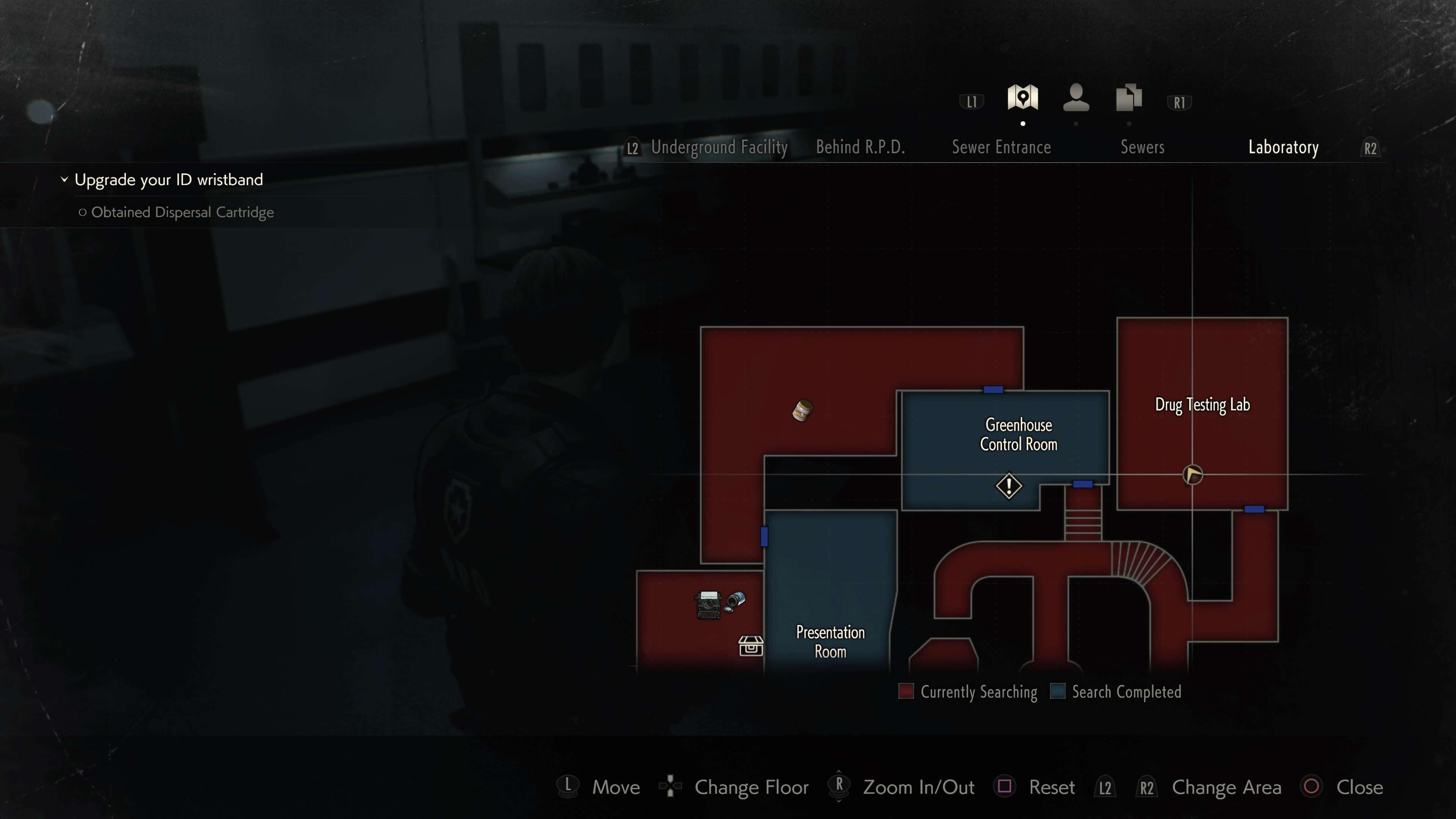Show the Sewers area map
1456x819 pixels.
pyautogui.click(x=1142, y=147)
